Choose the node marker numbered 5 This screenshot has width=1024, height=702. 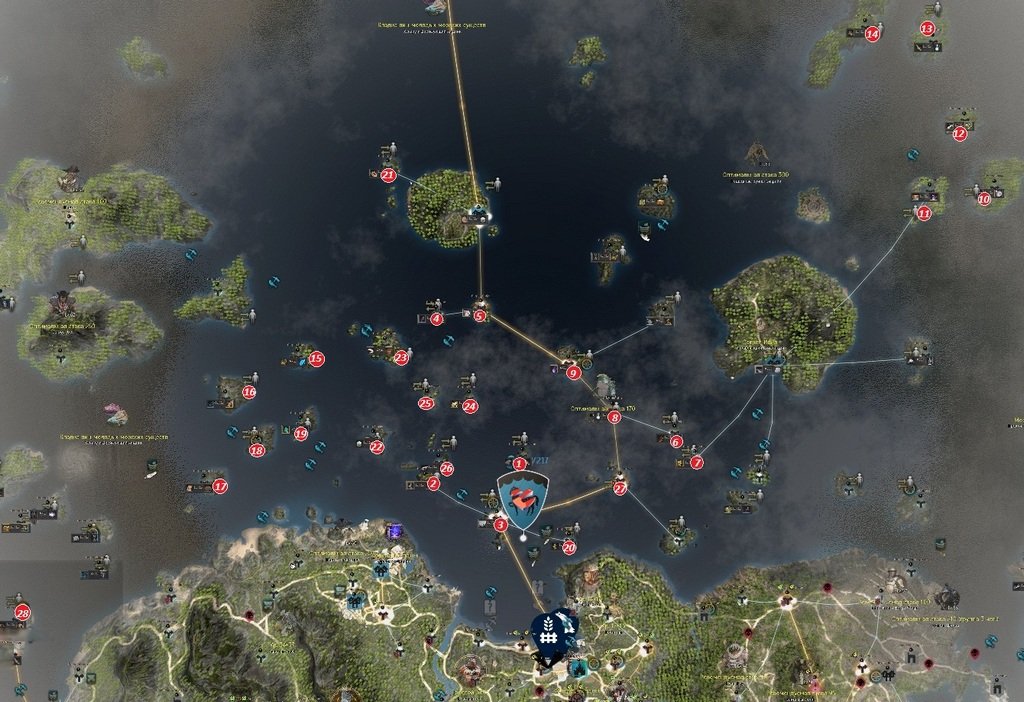click(x=480, y=316)
